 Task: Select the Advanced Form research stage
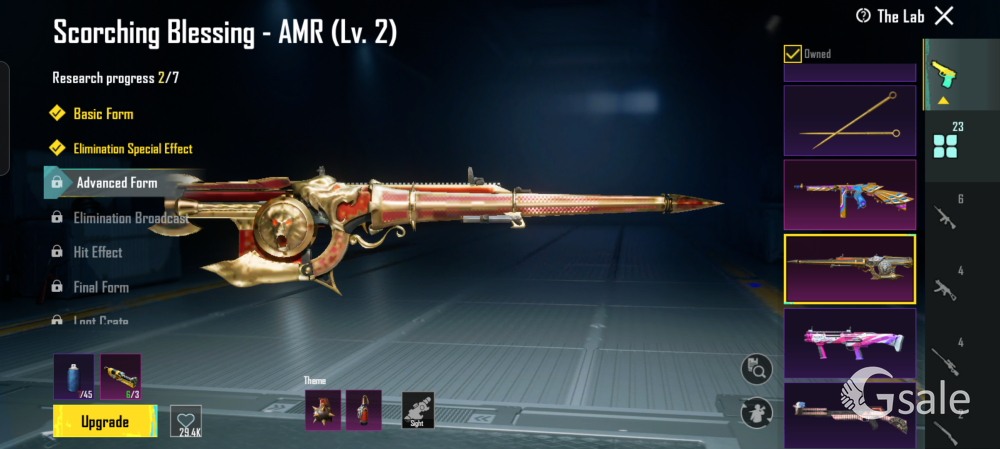pyautogui.click(x=117, y=183)
